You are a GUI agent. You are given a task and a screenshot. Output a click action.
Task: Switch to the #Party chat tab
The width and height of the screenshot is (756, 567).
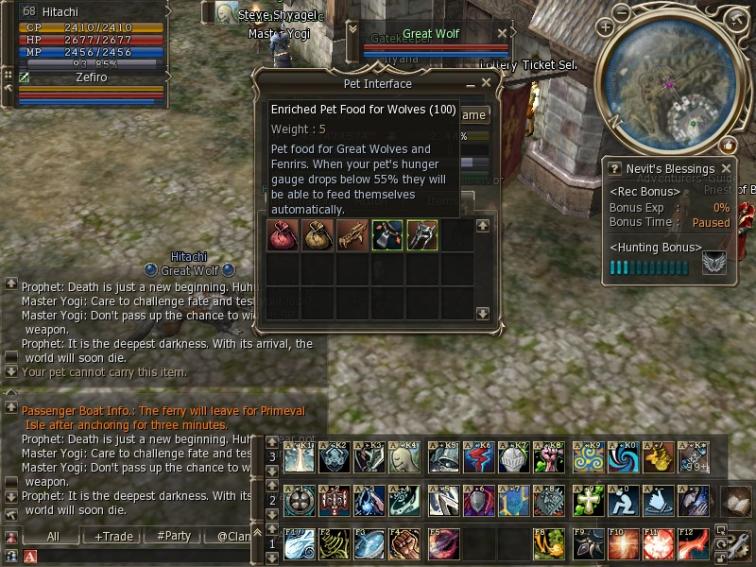click(174, 536)
